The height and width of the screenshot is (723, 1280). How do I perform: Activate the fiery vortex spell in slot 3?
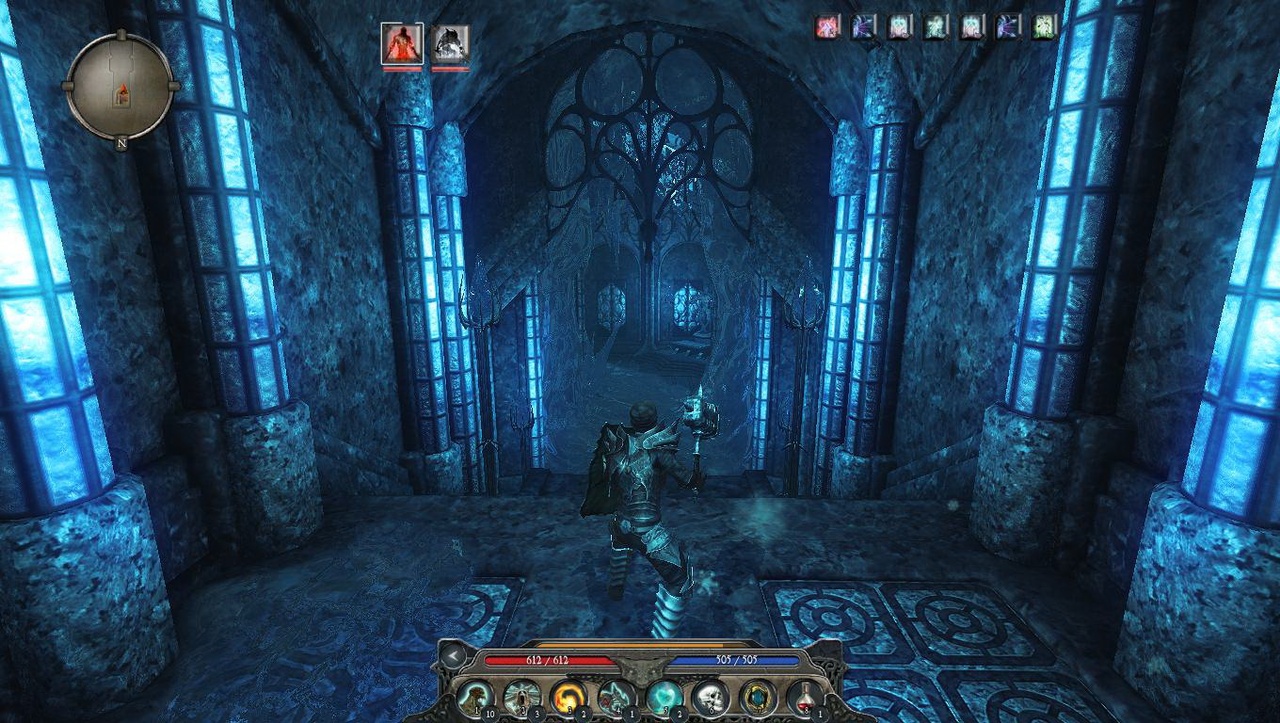[x=567, y=696]
